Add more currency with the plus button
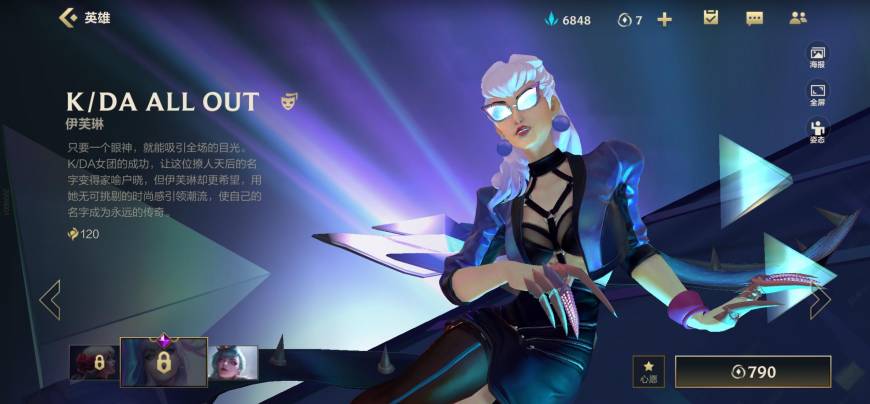The image size is (870, 404). [664, 19]
